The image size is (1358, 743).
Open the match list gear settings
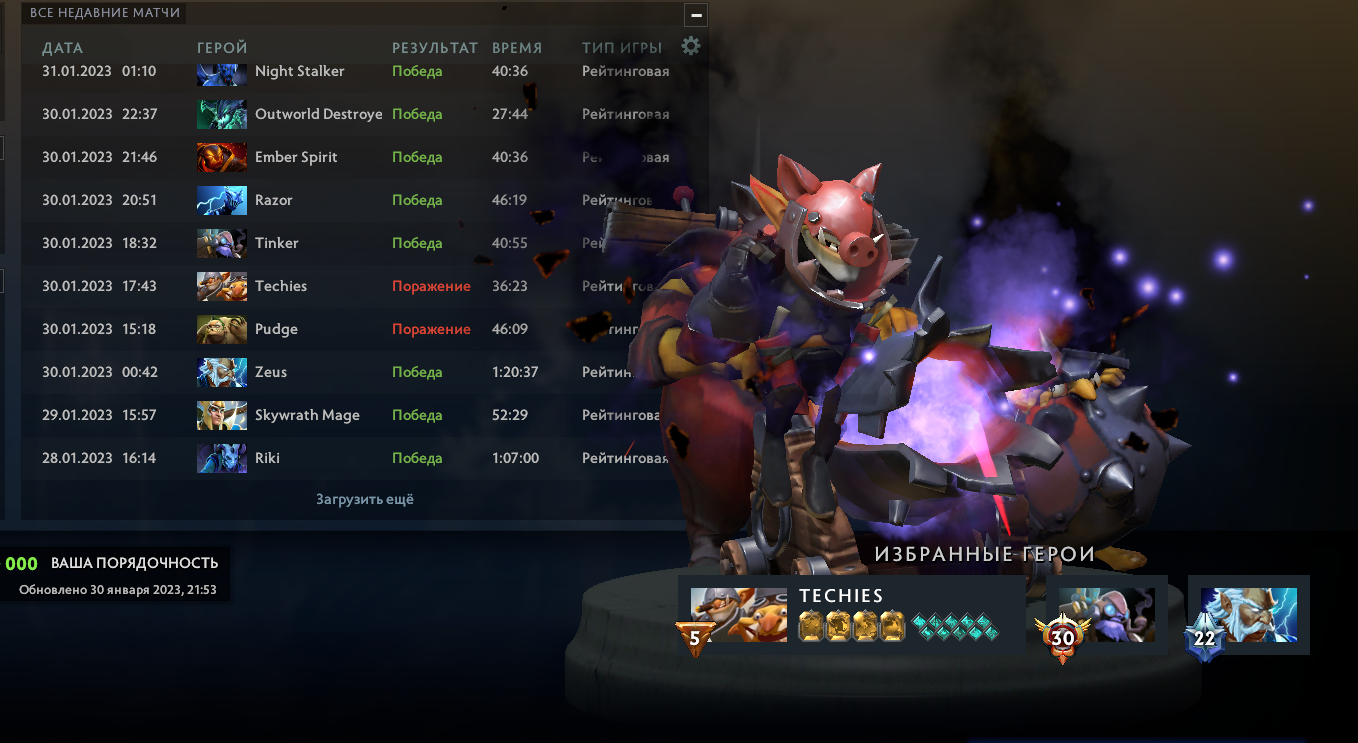(691, 46)
